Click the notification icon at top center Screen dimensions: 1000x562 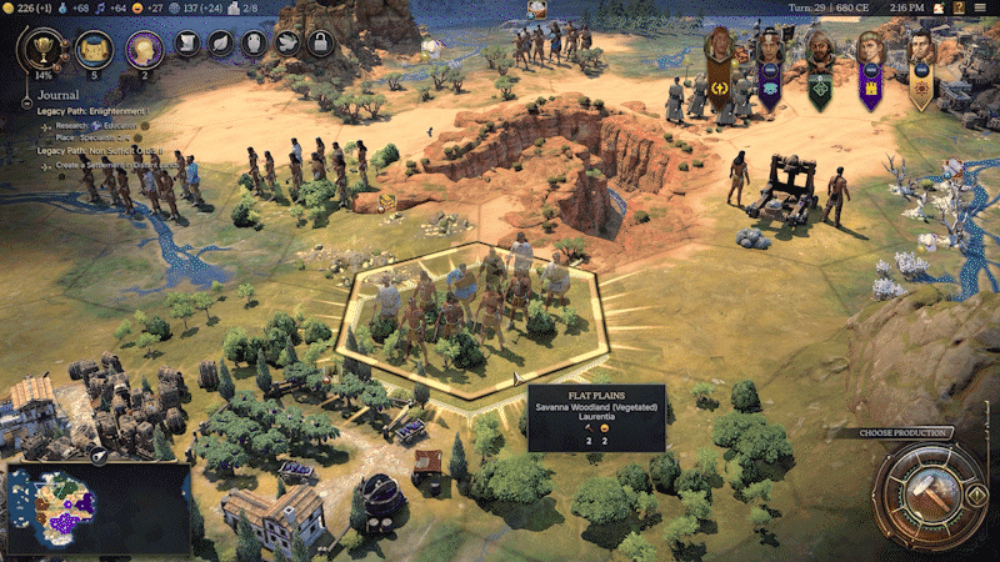(538, 10)
